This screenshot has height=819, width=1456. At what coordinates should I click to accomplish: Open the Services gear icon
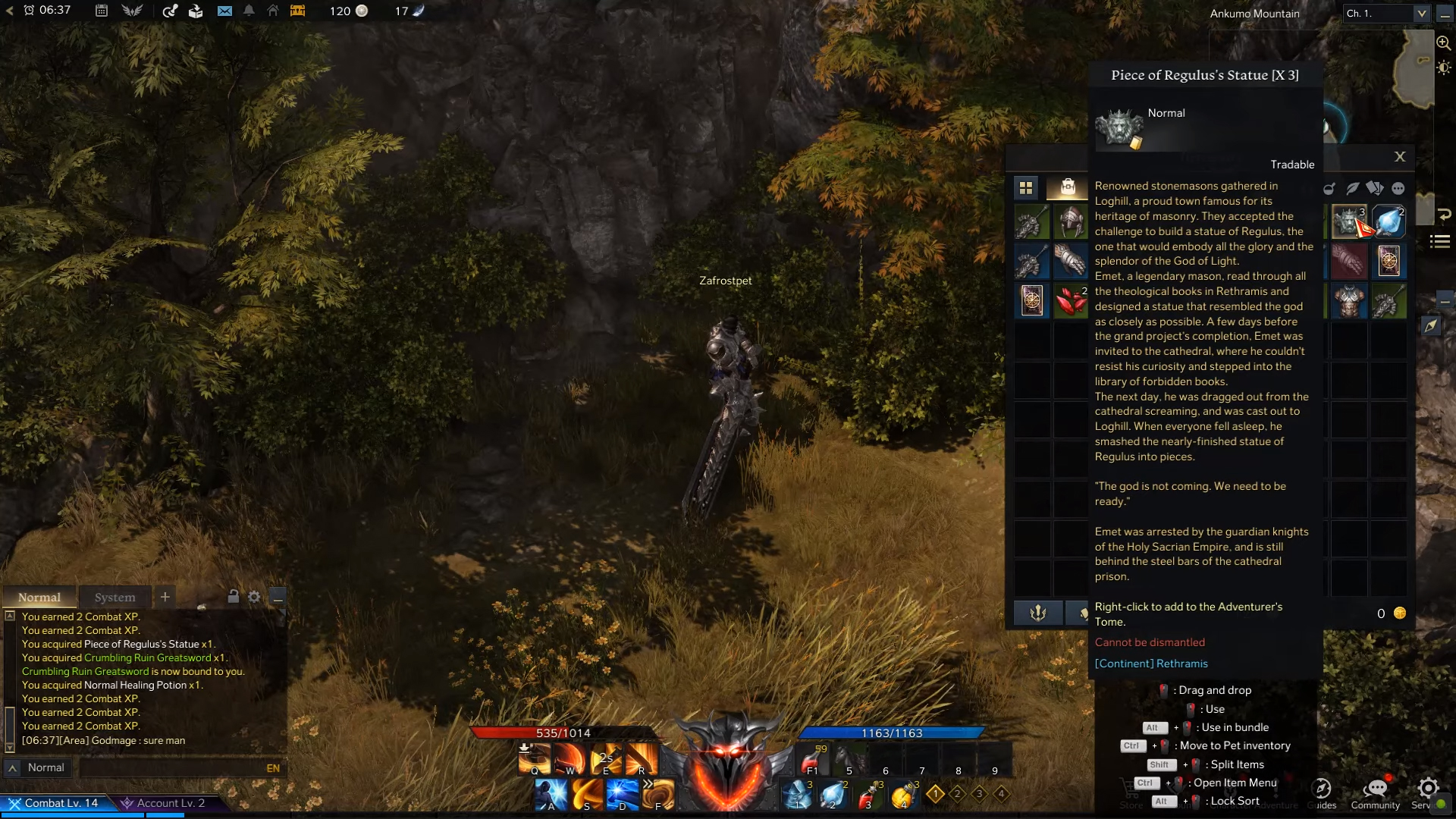tap(1429, 787)
